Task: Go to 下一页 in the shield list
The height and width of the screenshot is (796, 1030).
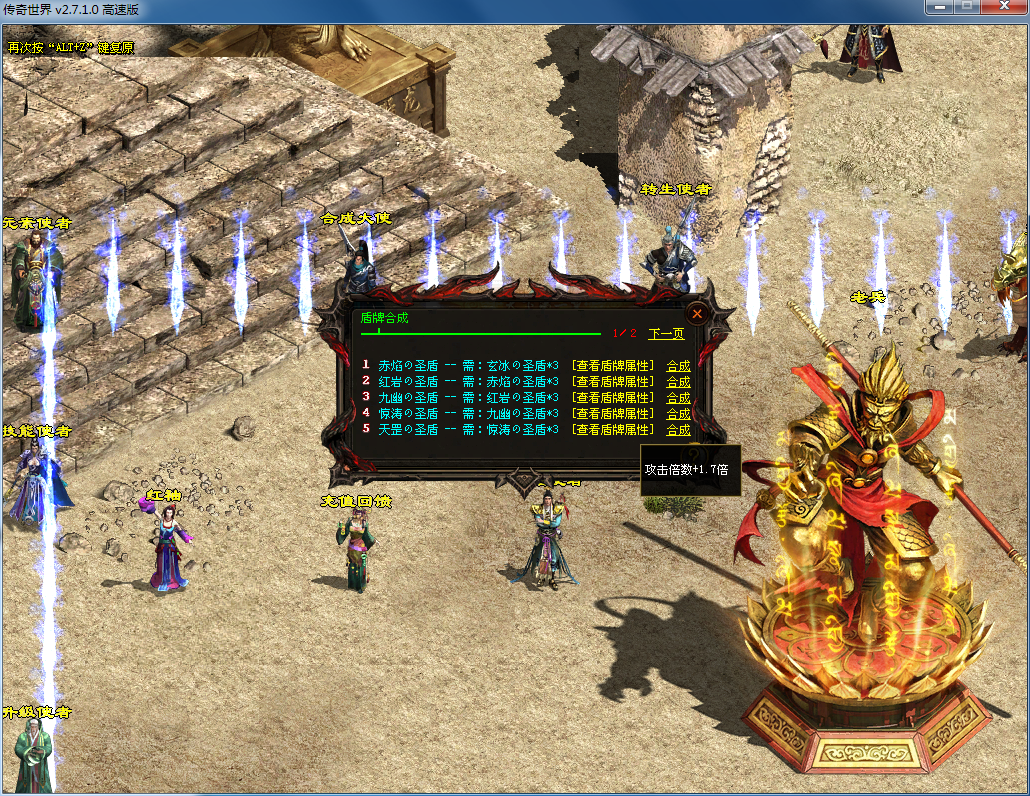Action: [666, 334]
